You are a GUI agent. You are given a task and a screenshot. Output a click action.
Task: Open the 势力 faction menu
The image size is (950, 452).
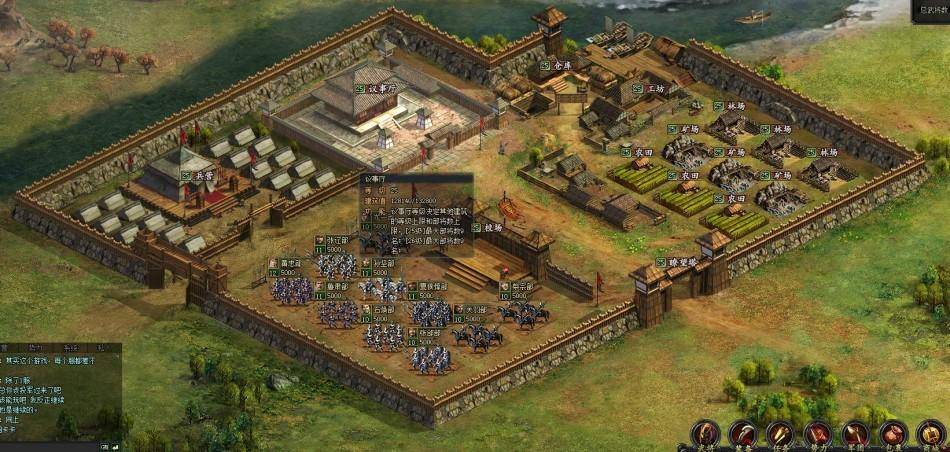click(818, 434)
